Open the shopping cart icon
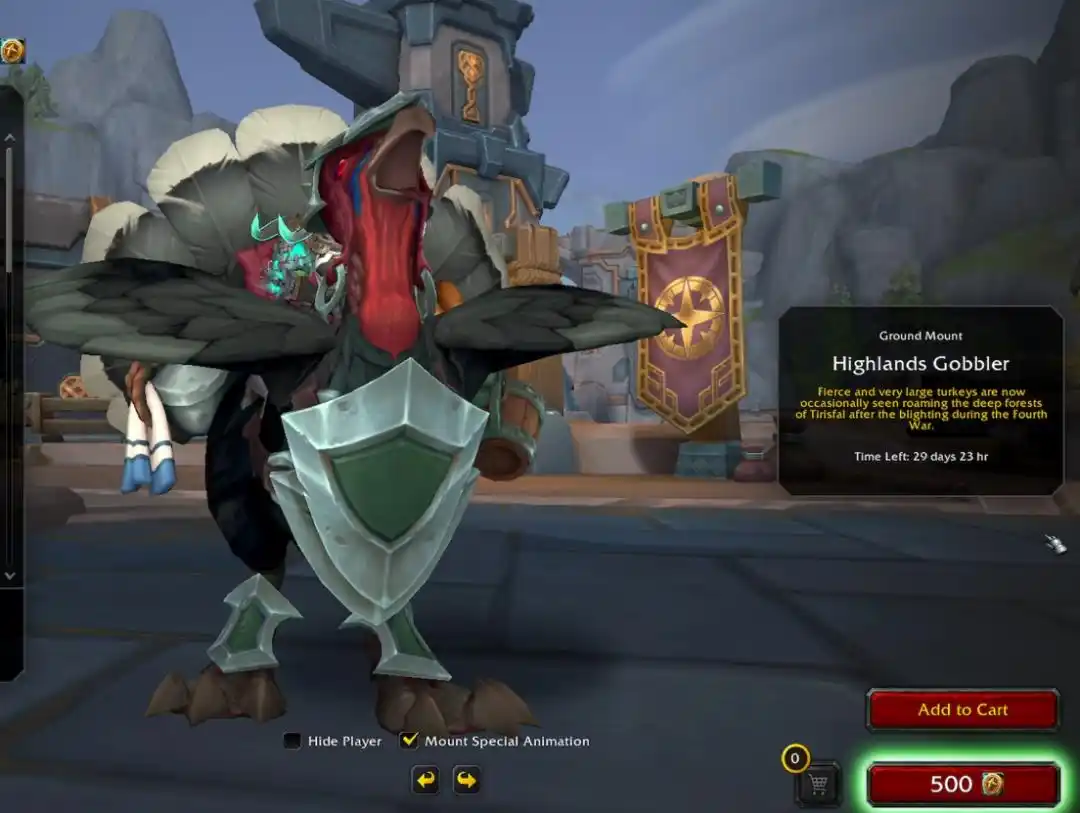 tap(819, 785)
